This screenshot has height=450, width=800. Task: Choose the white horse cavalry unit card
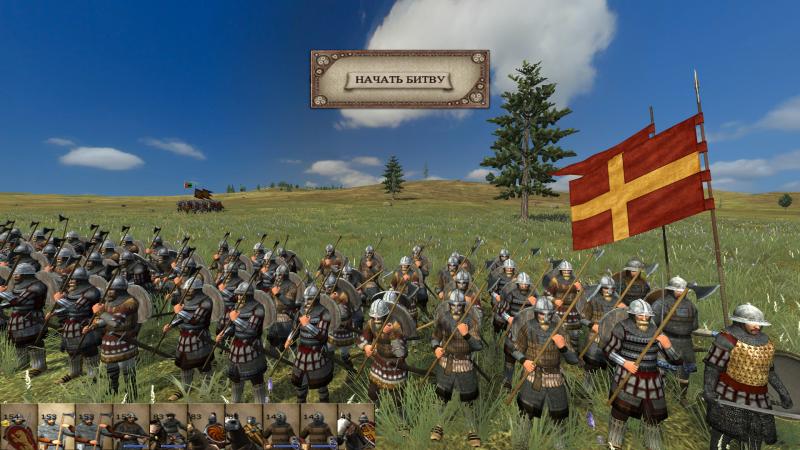(x=355, y=428)
